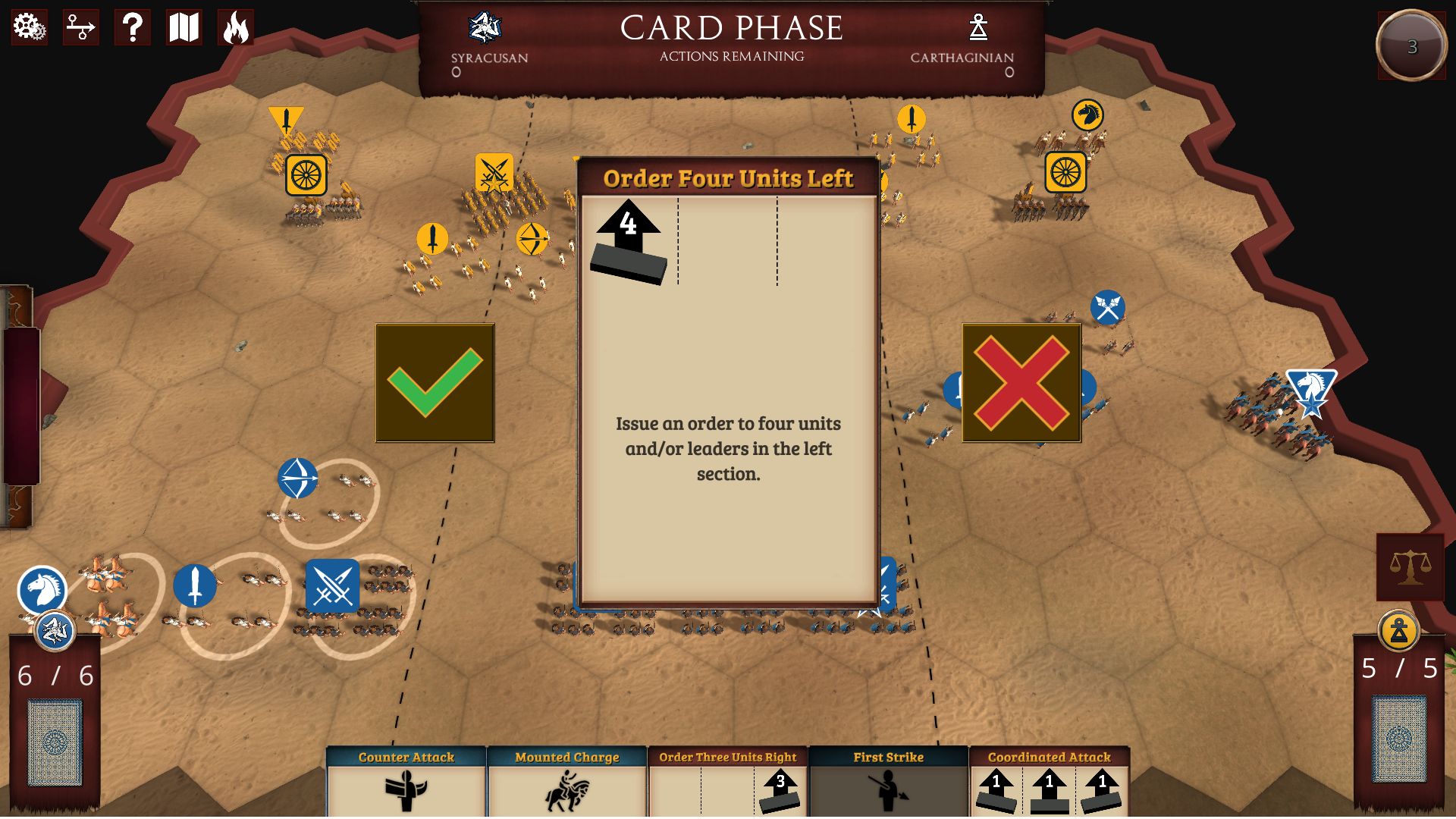Click the turn sequence icon in top toolbar
Screen dimensions: 1456x819
coord(80,28)
